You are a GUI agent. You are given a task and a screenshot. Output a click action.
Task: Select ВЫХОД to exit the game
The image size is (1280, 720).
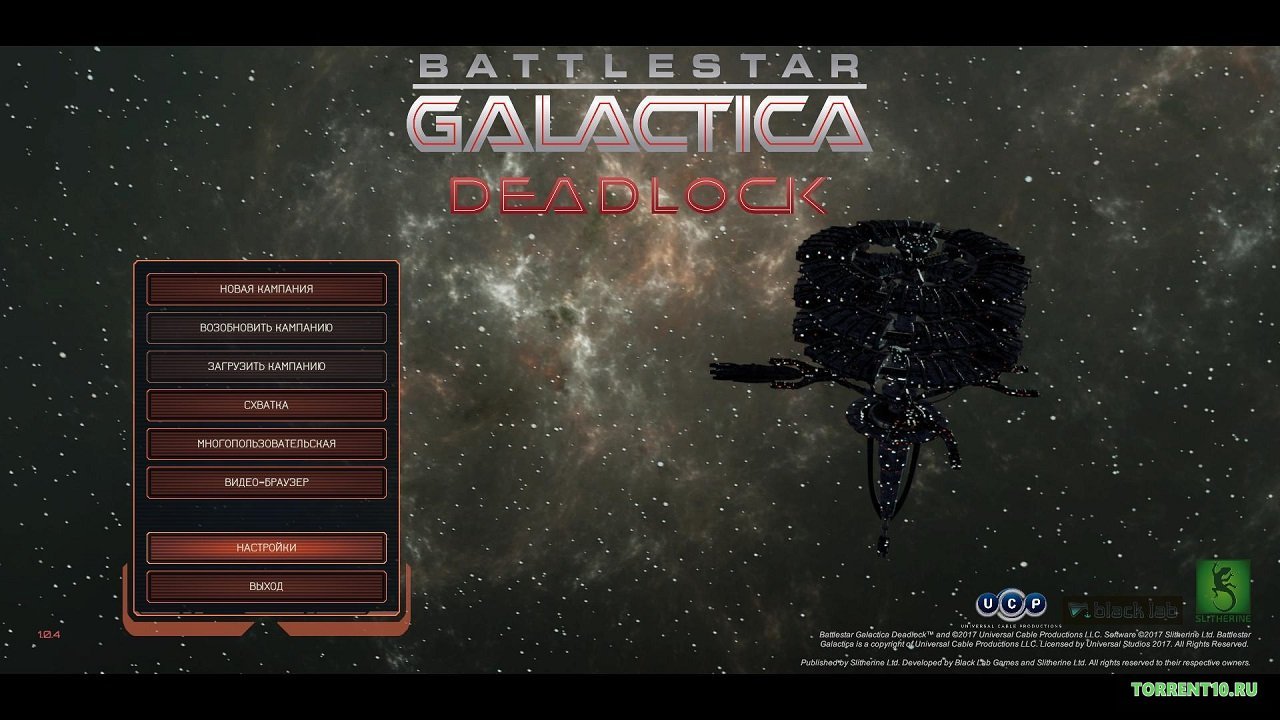[267, 586]
